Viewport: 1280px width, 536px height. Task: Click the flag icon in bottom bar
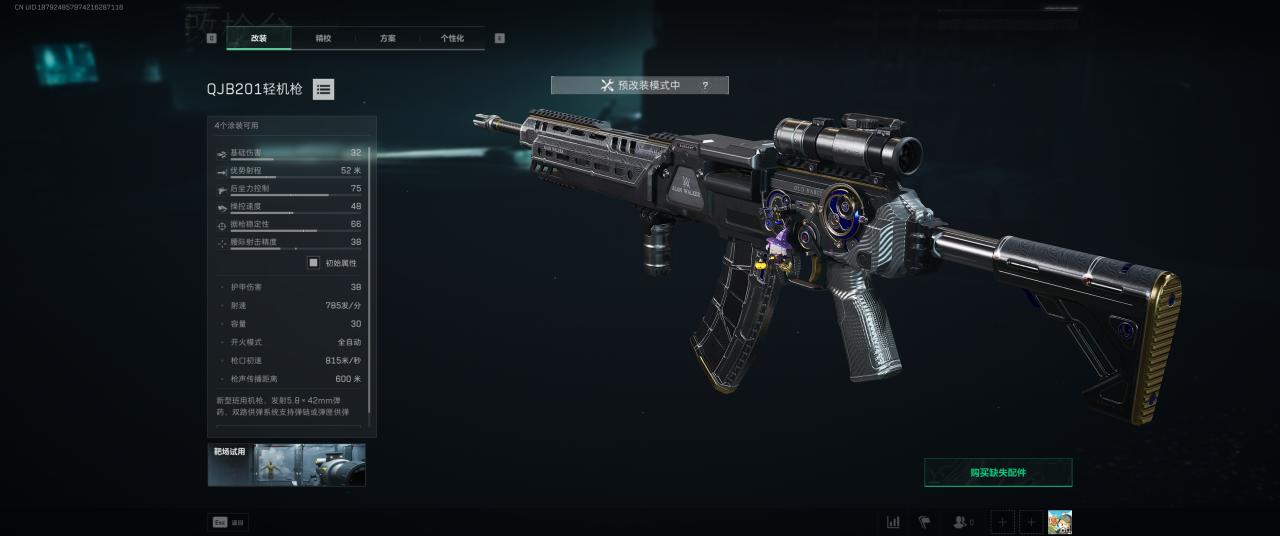925,522
